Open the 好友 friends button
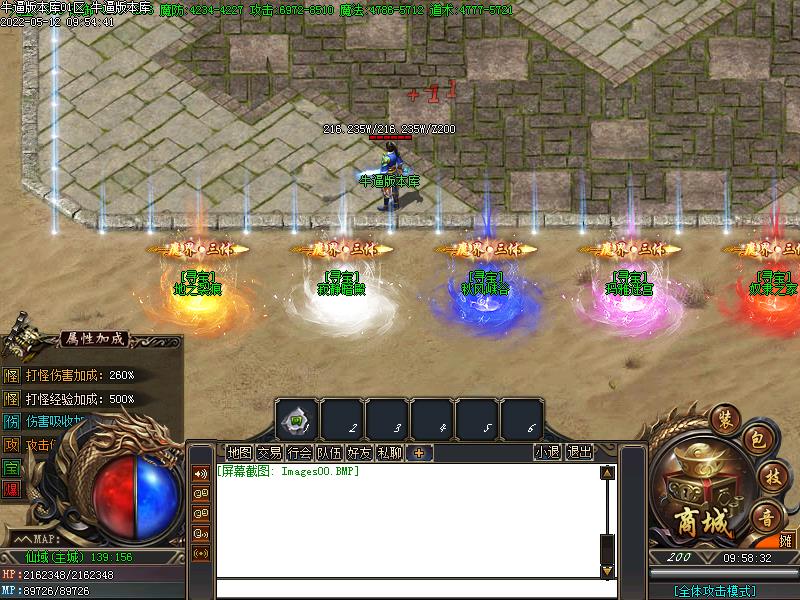Image resolution: width=800 pixels, height=600 pixels. (359, 452)
